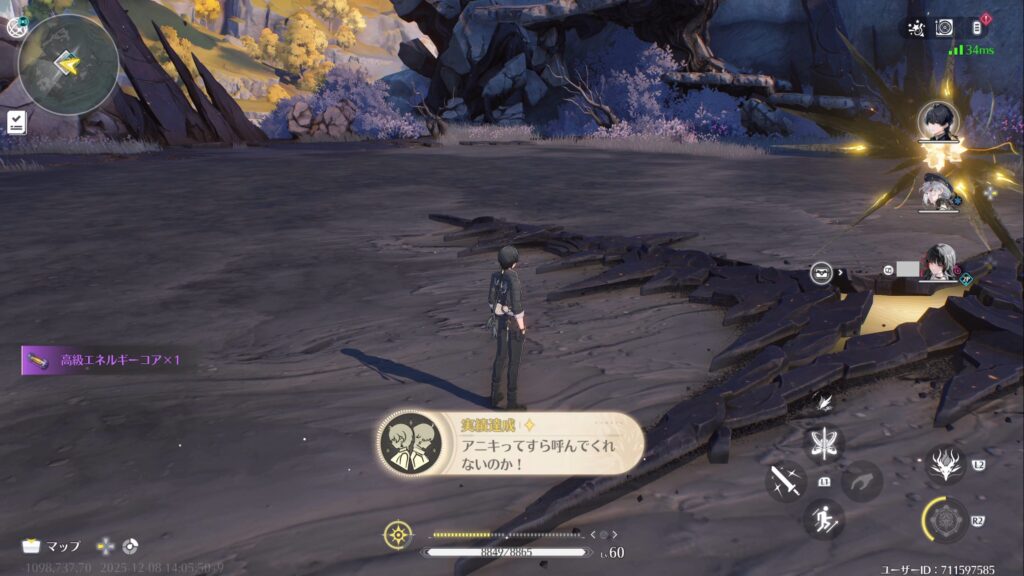Switch to the silver-haired character with cap
The image size is (1024, 576).
tap(939, 194)
